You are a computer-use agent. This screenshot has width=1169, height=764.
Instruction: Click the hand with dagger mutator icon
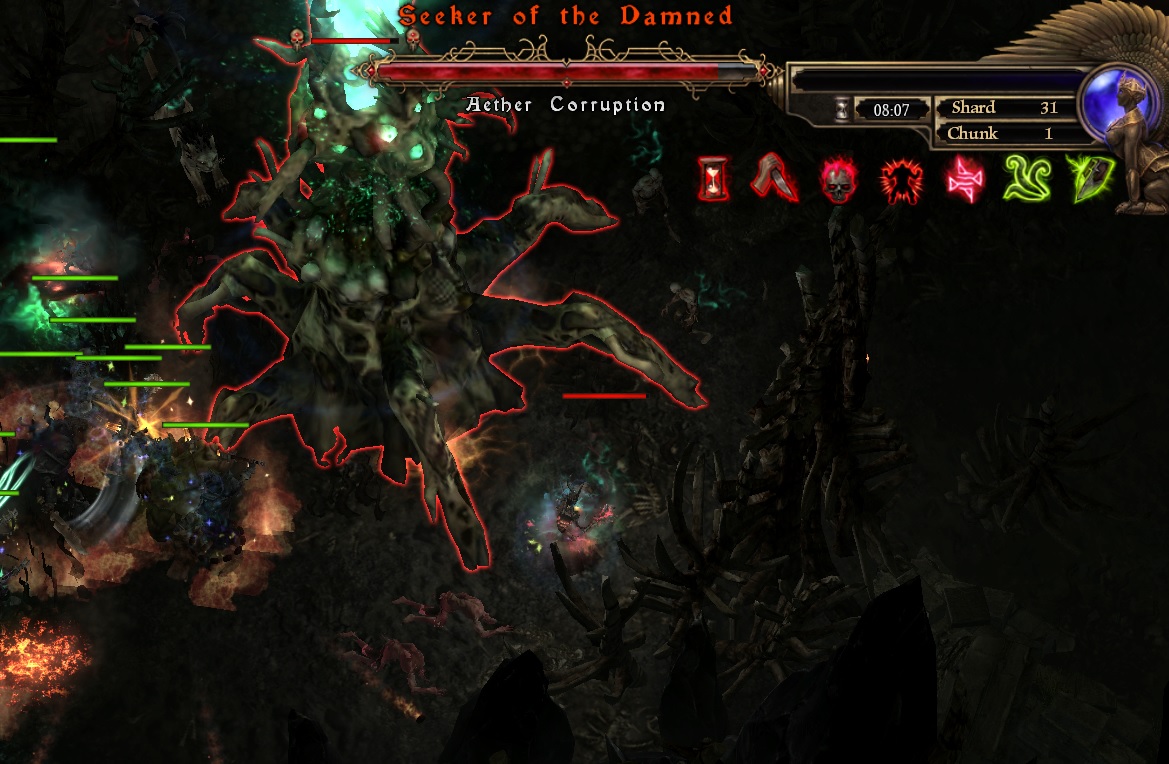point(775,180)
